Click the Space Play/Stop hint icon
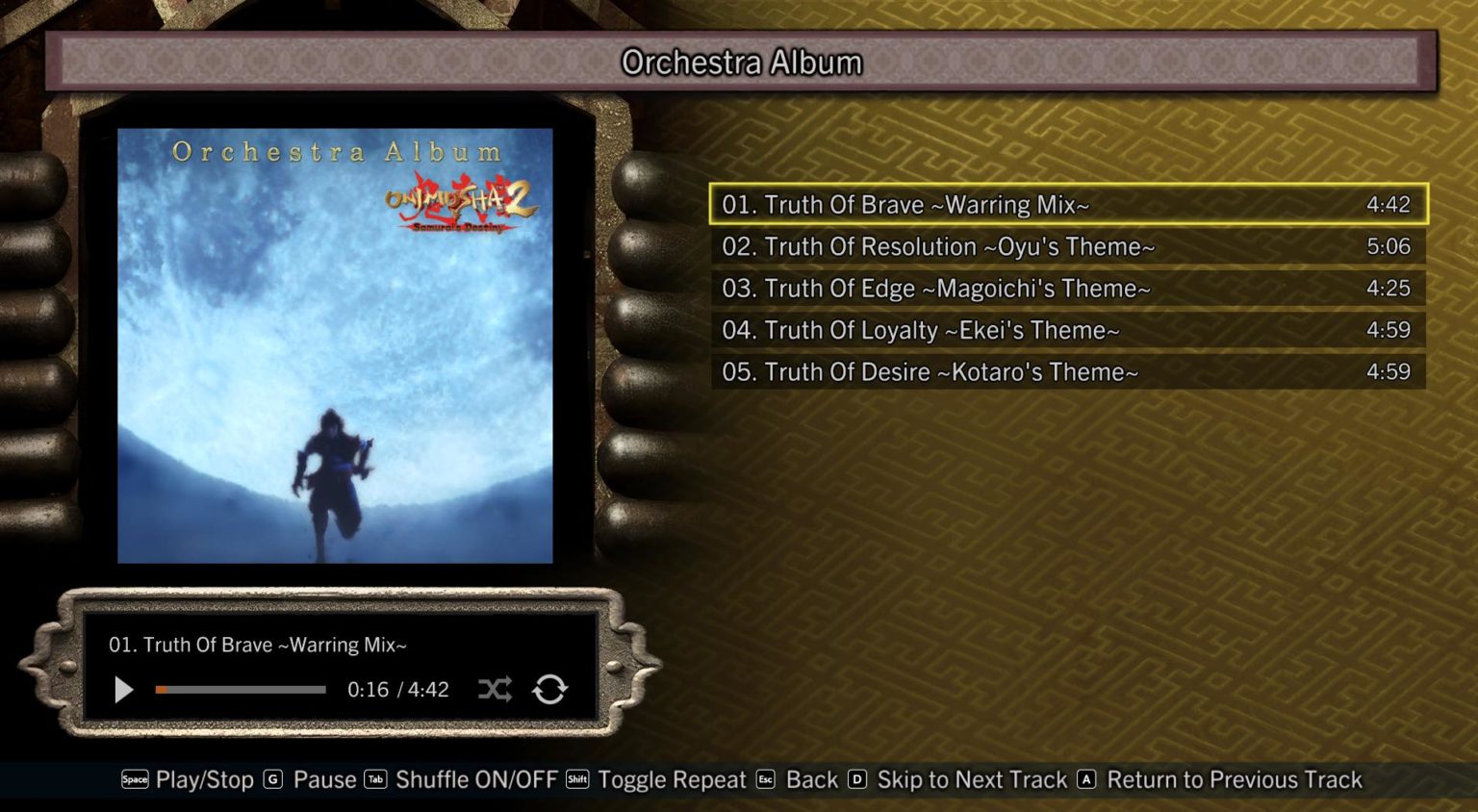The image size is (1478, 812). coord(135,780)
